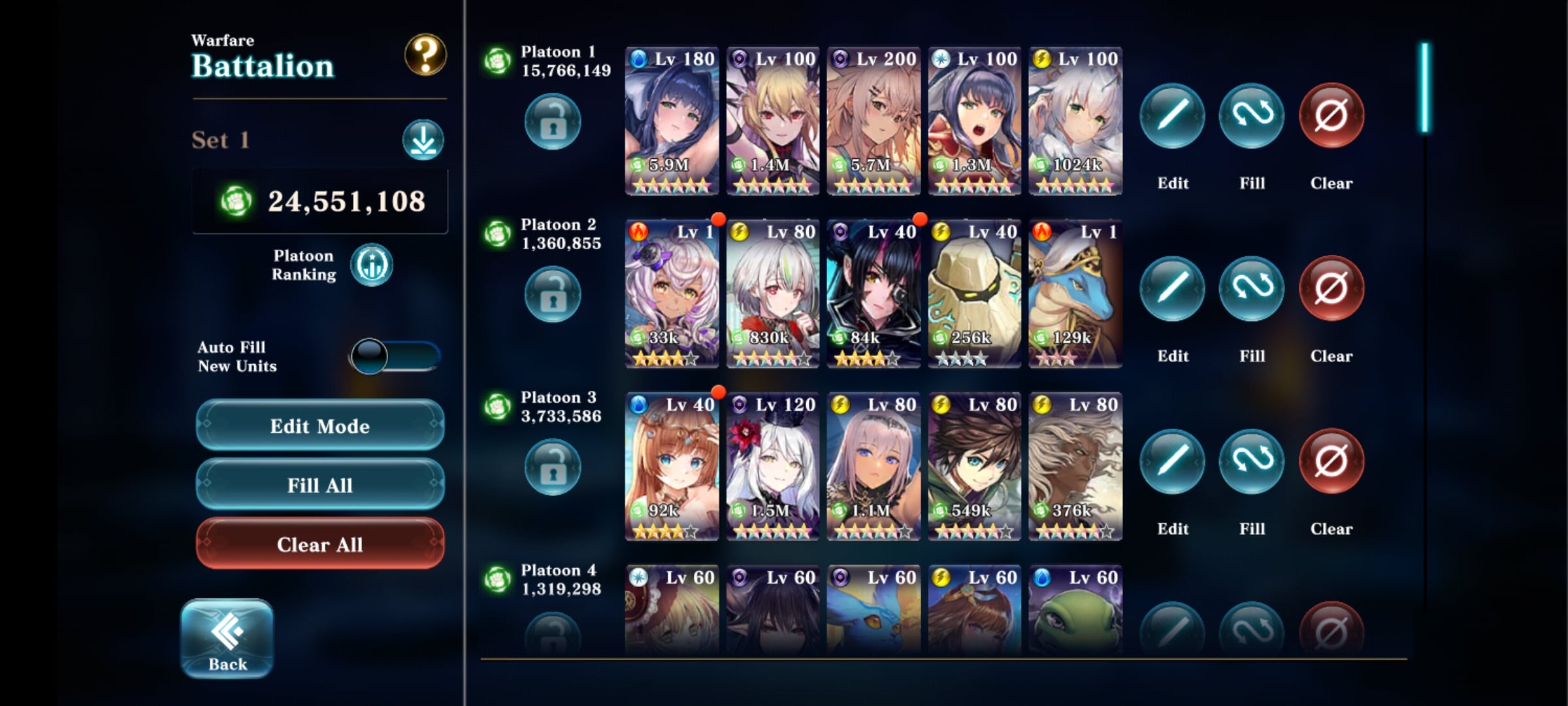This screenshot has height=706, width=1568.
Task: Open the question mark help button
Action: 425,55
